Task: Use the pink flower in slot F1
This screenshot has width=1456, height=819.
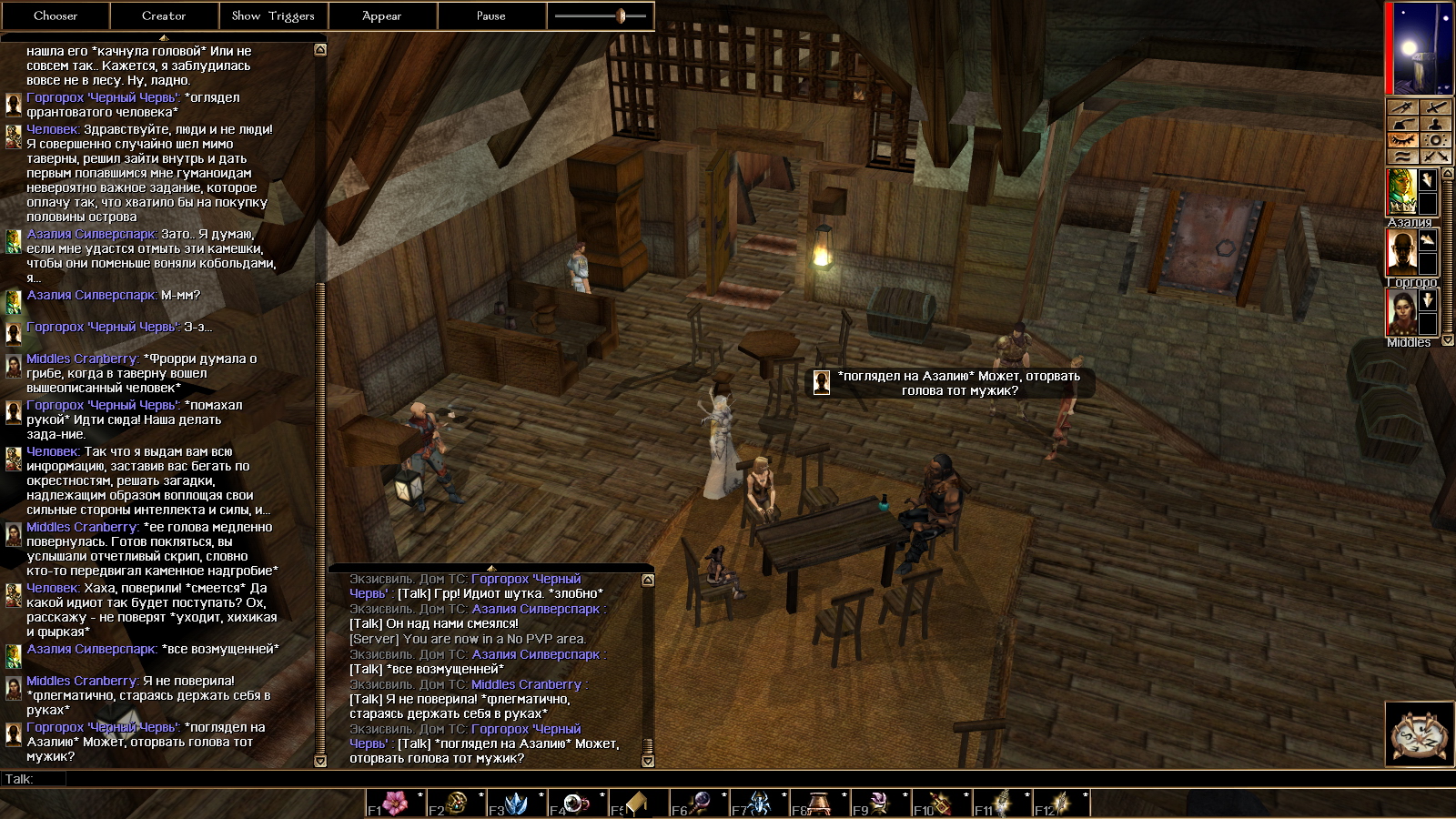Action: click(x=395, y=804)
